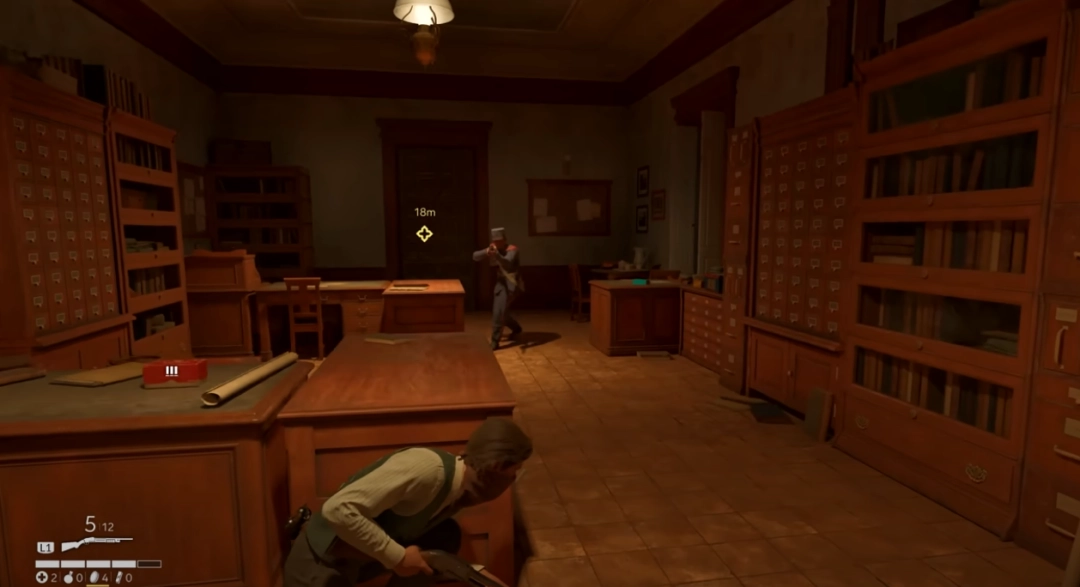
Task: Select the round grenade item icon
Action: pyautogui.click(x=68, y=577)
